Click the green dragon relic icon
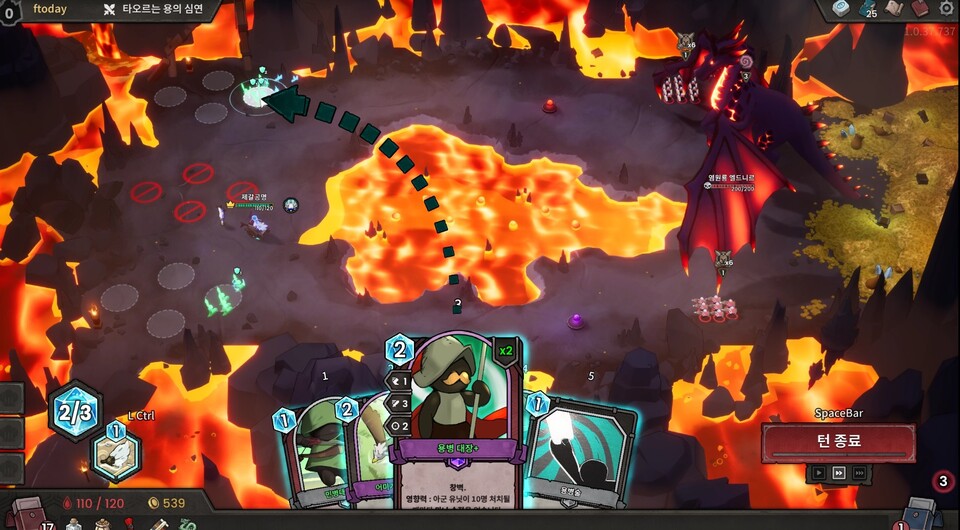The image size is (960, 530). [187, 522]
